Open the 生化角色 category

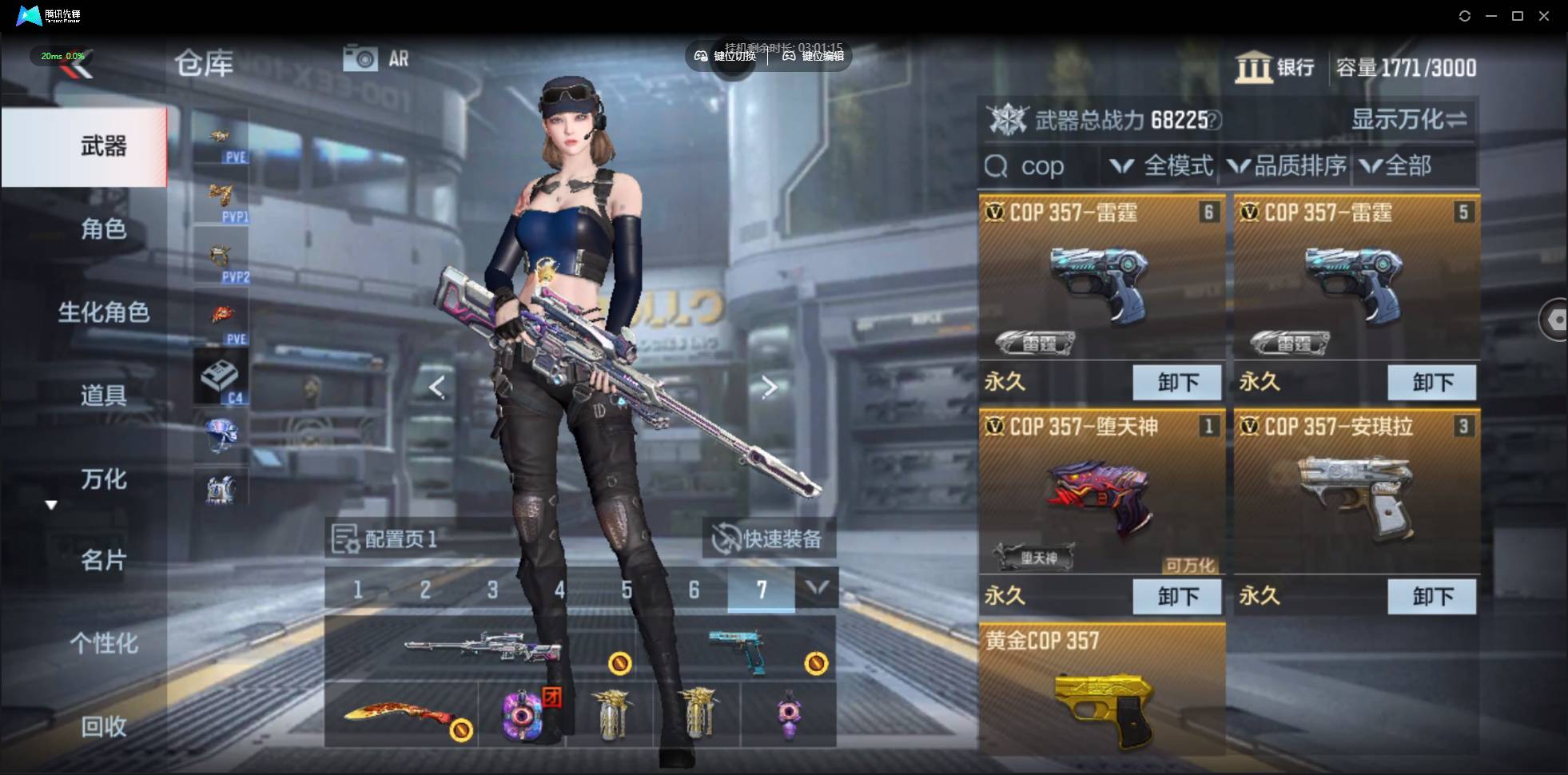pos(102,312)
